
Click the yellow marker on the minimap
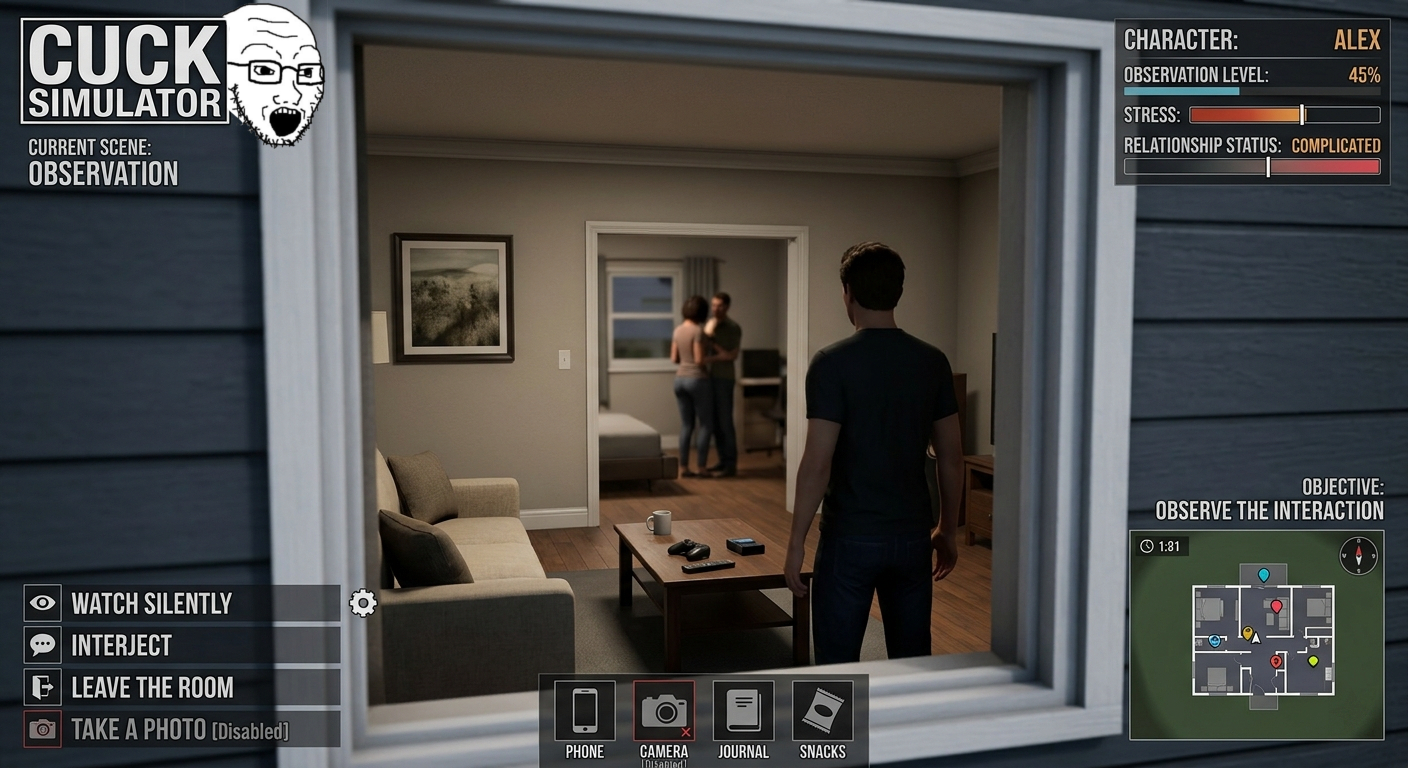1247,633
